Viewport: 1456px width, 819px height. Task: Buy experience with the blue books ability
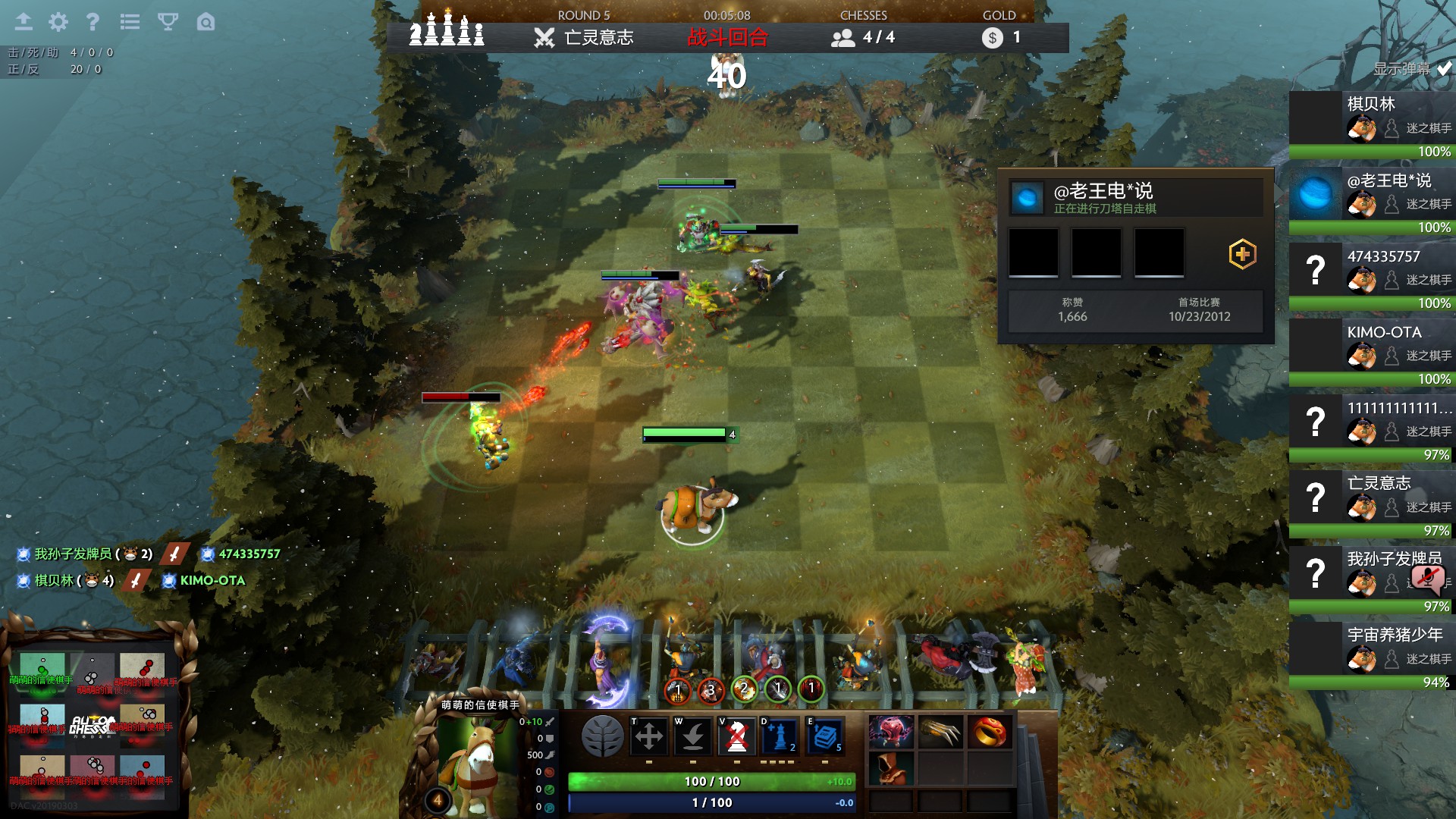point(824,736)
